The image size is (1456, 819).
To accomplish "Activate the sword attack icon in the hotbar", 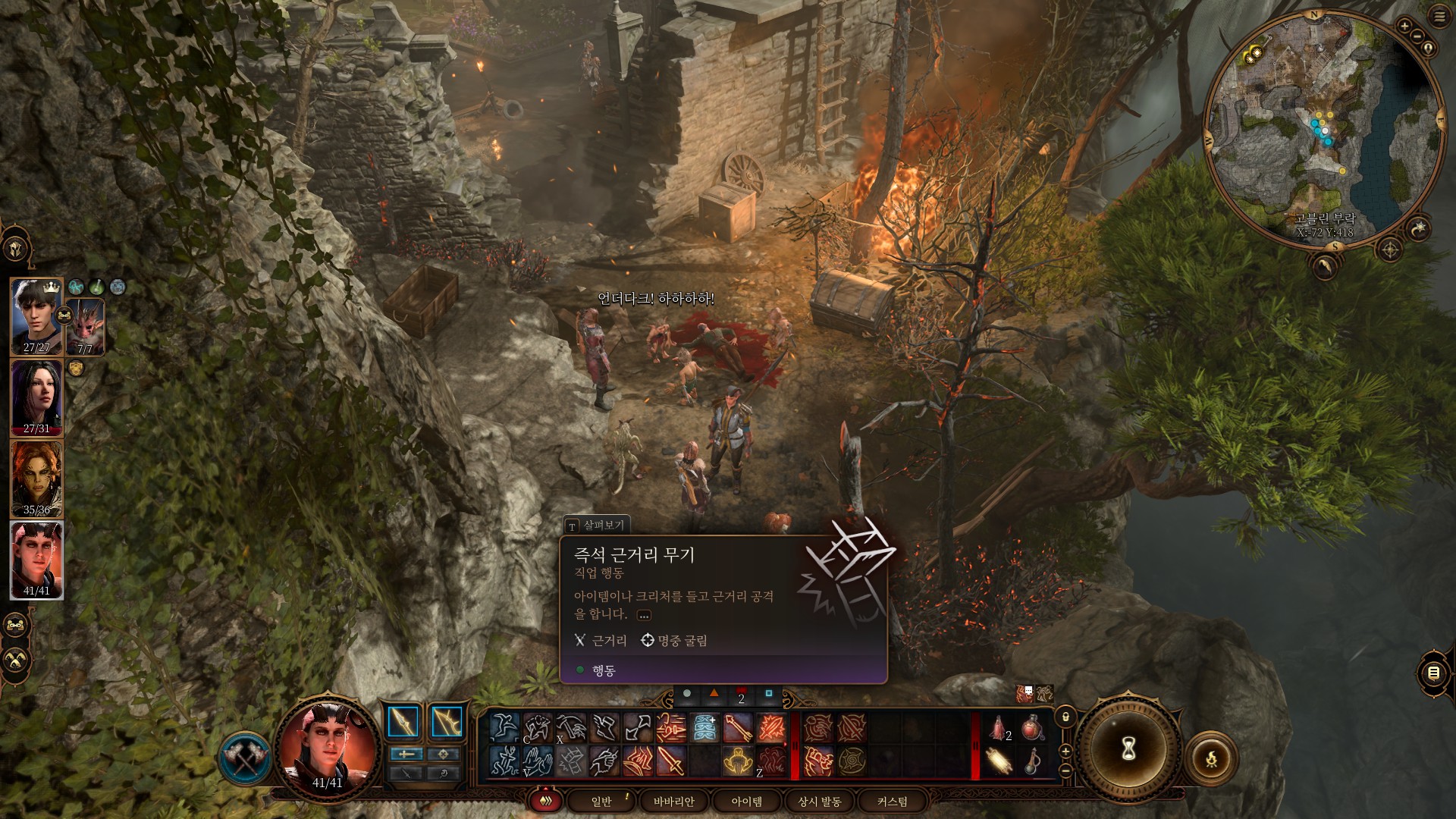I will click(x=671, y=761).
